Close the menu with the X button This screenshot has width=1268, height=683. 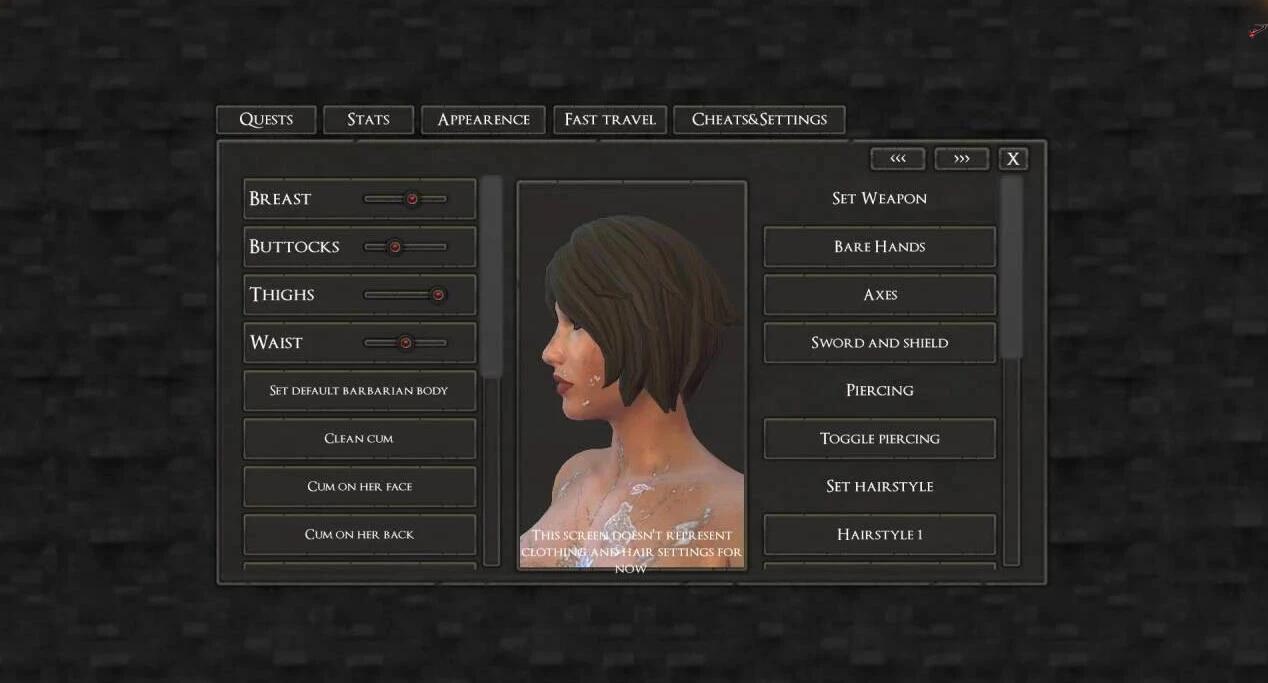coord(1013,159)
